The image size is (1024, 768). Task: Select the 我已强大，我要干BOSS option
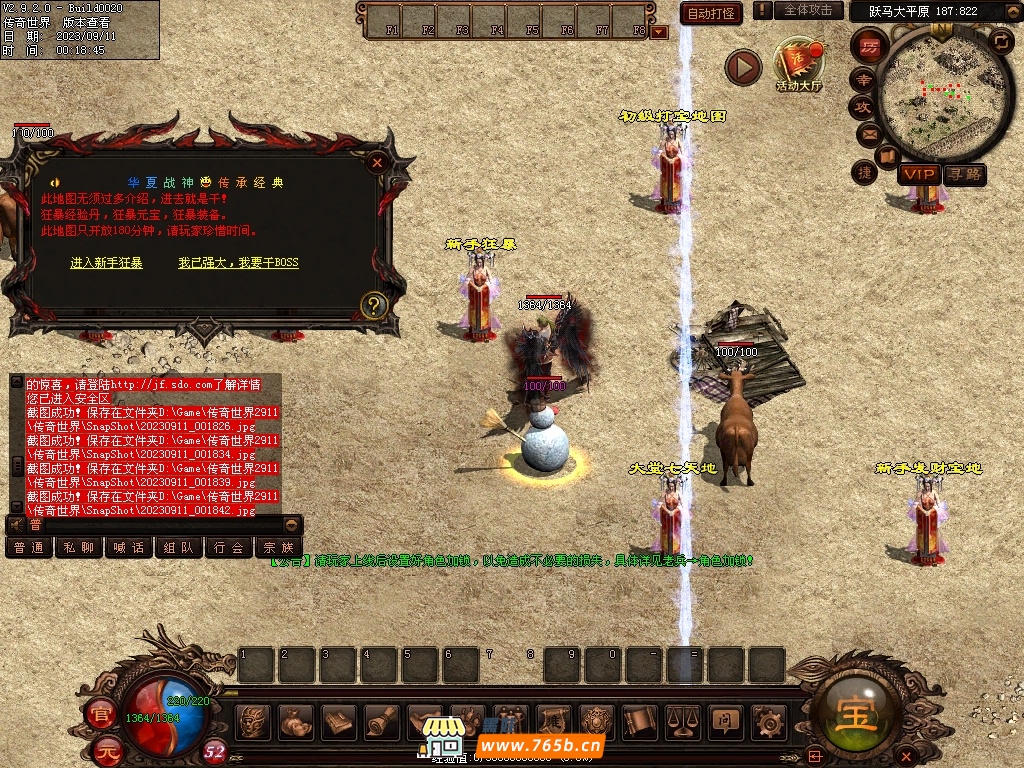point(238,263)
